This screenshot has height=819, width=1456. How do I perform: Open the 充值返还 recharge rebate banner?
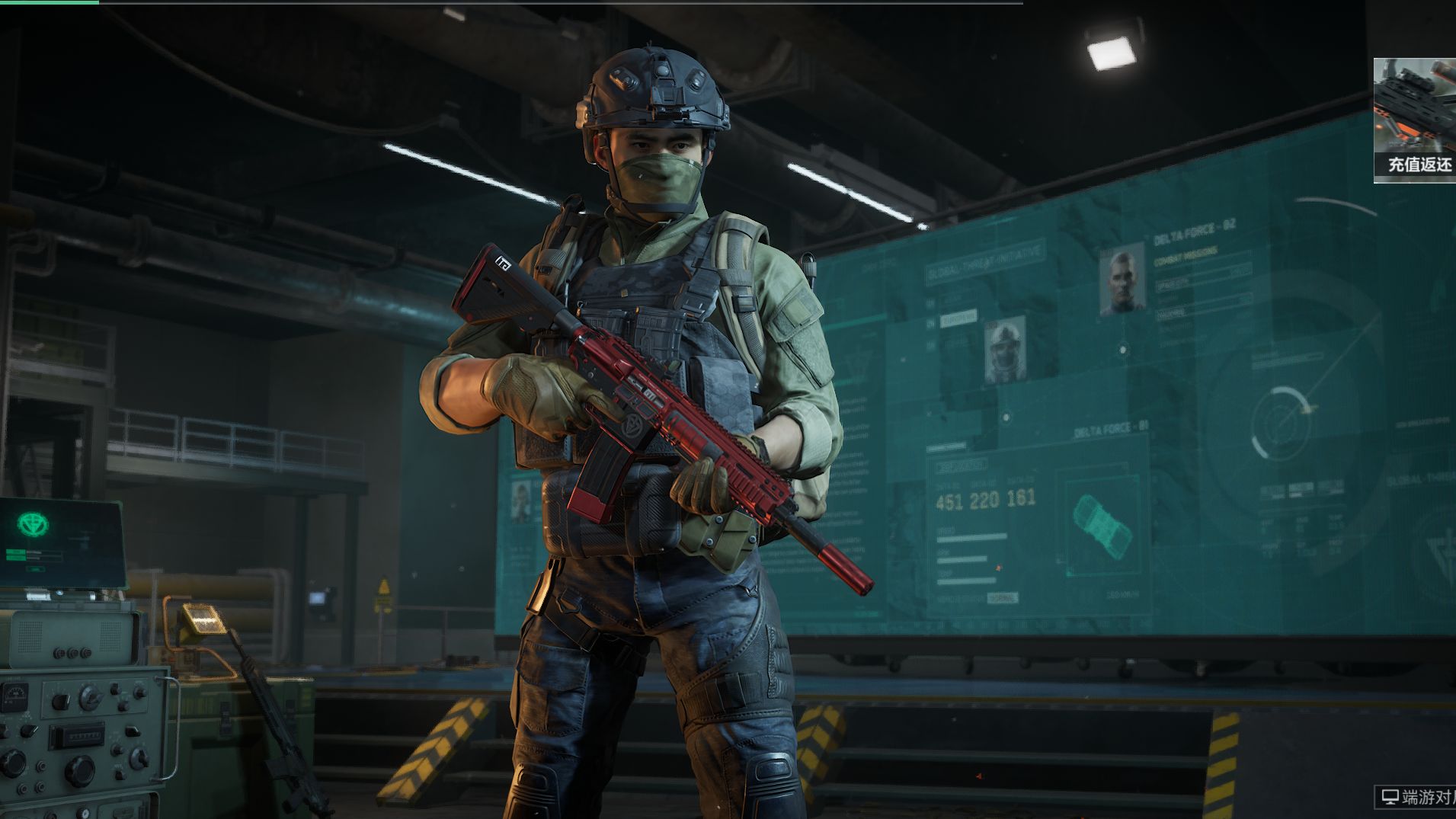tap(1416, 120)
